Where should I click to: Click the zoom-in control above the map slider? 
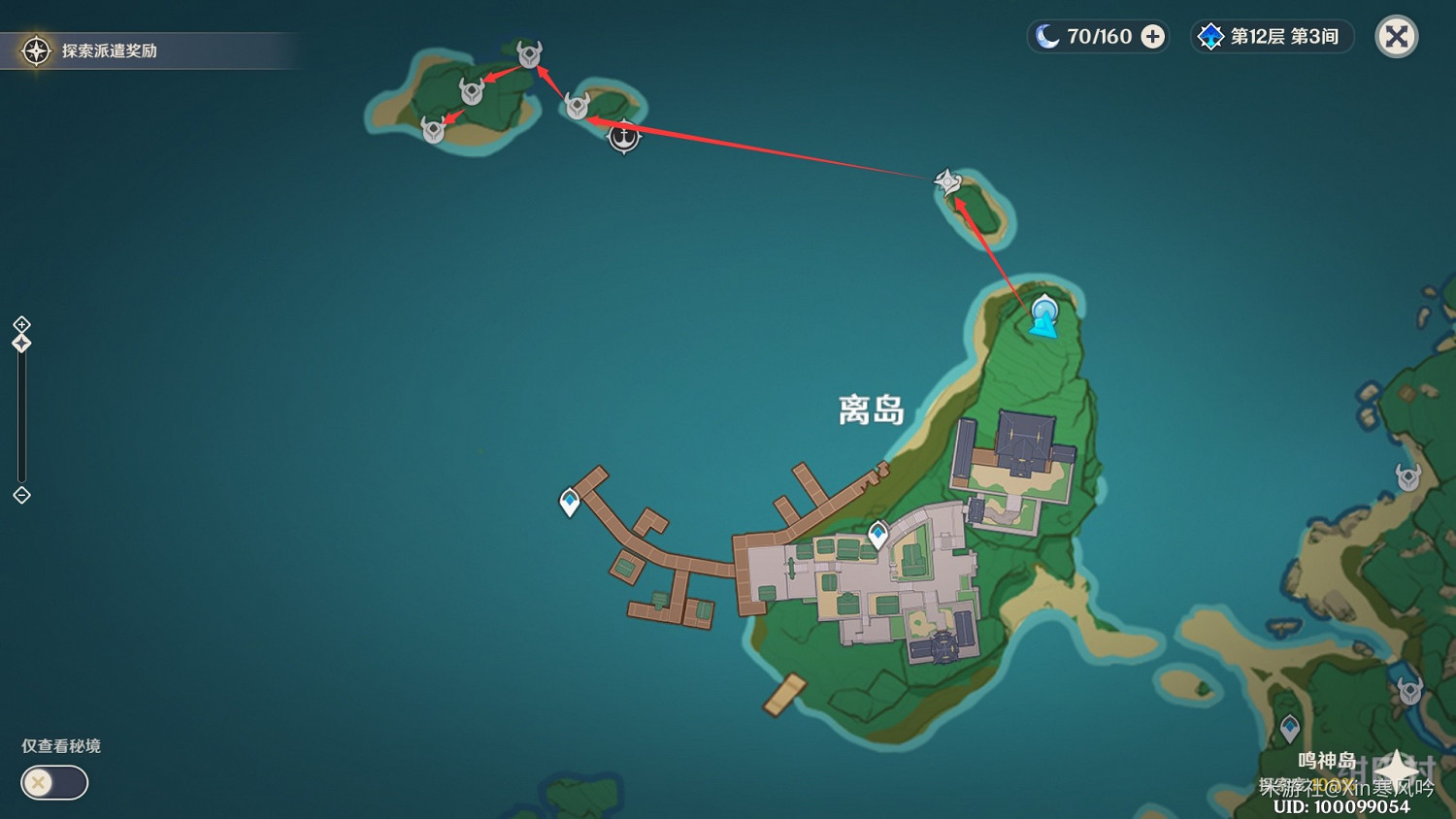point(20,325)
